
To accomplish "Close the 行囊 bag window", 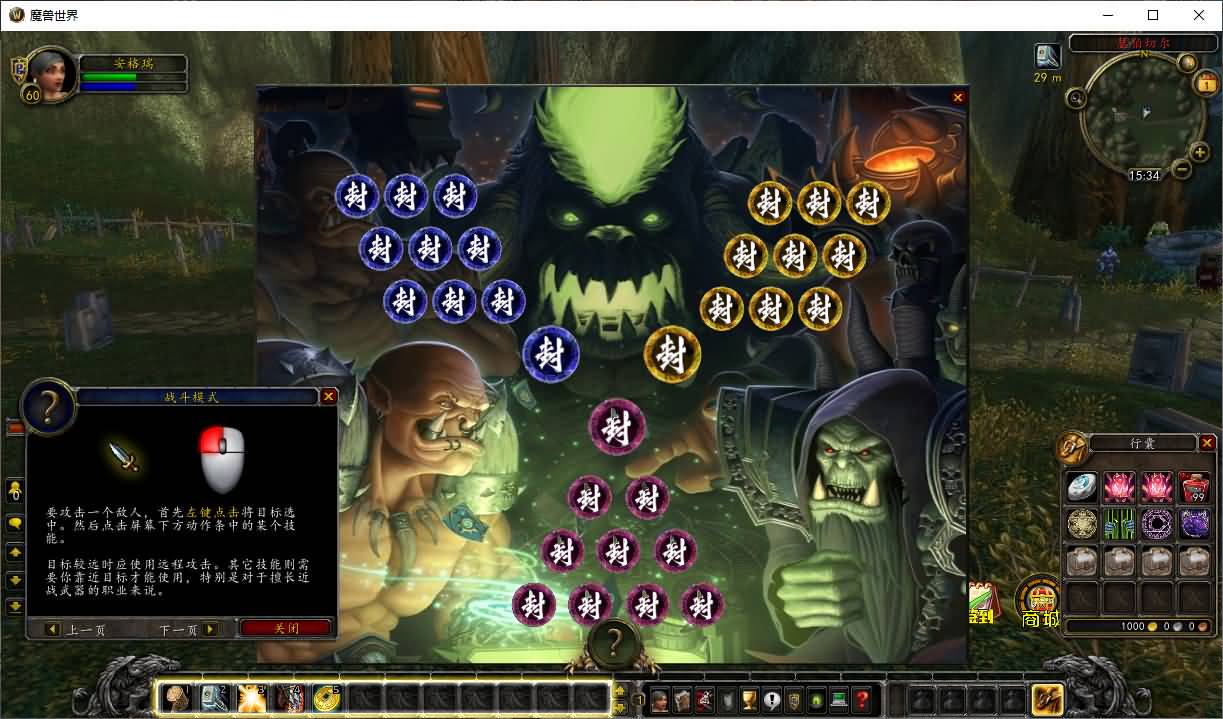I will 1207,443.
